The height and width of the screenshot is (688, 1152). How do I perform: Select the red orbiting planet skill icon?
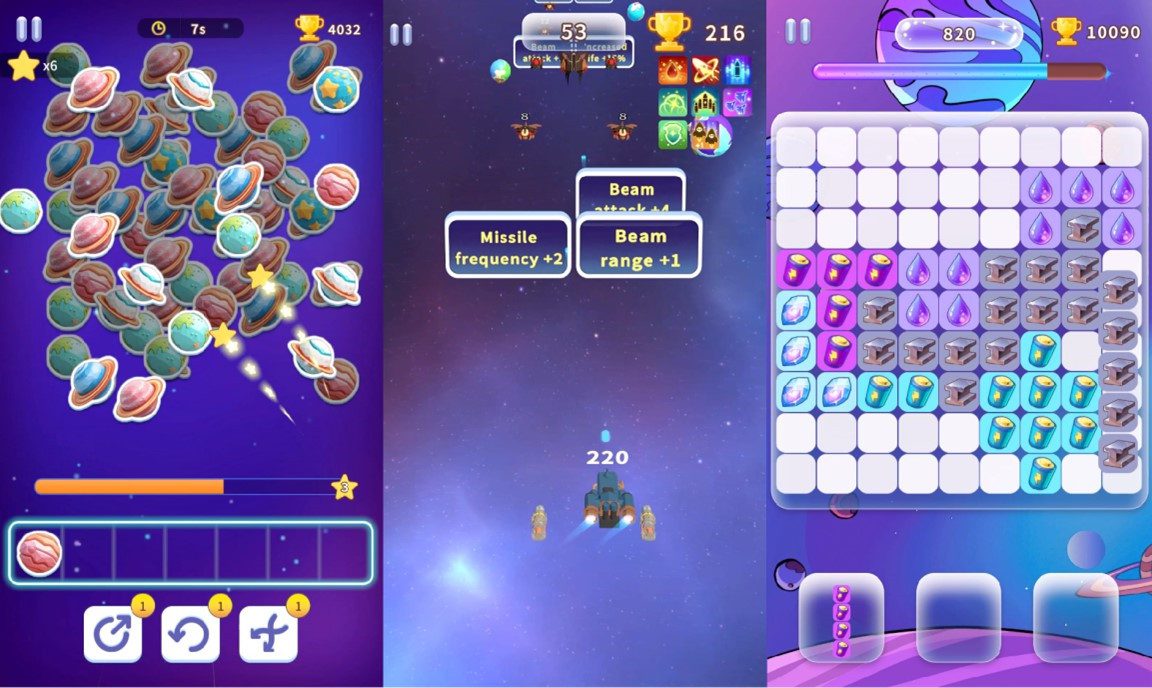coord(705,71)
